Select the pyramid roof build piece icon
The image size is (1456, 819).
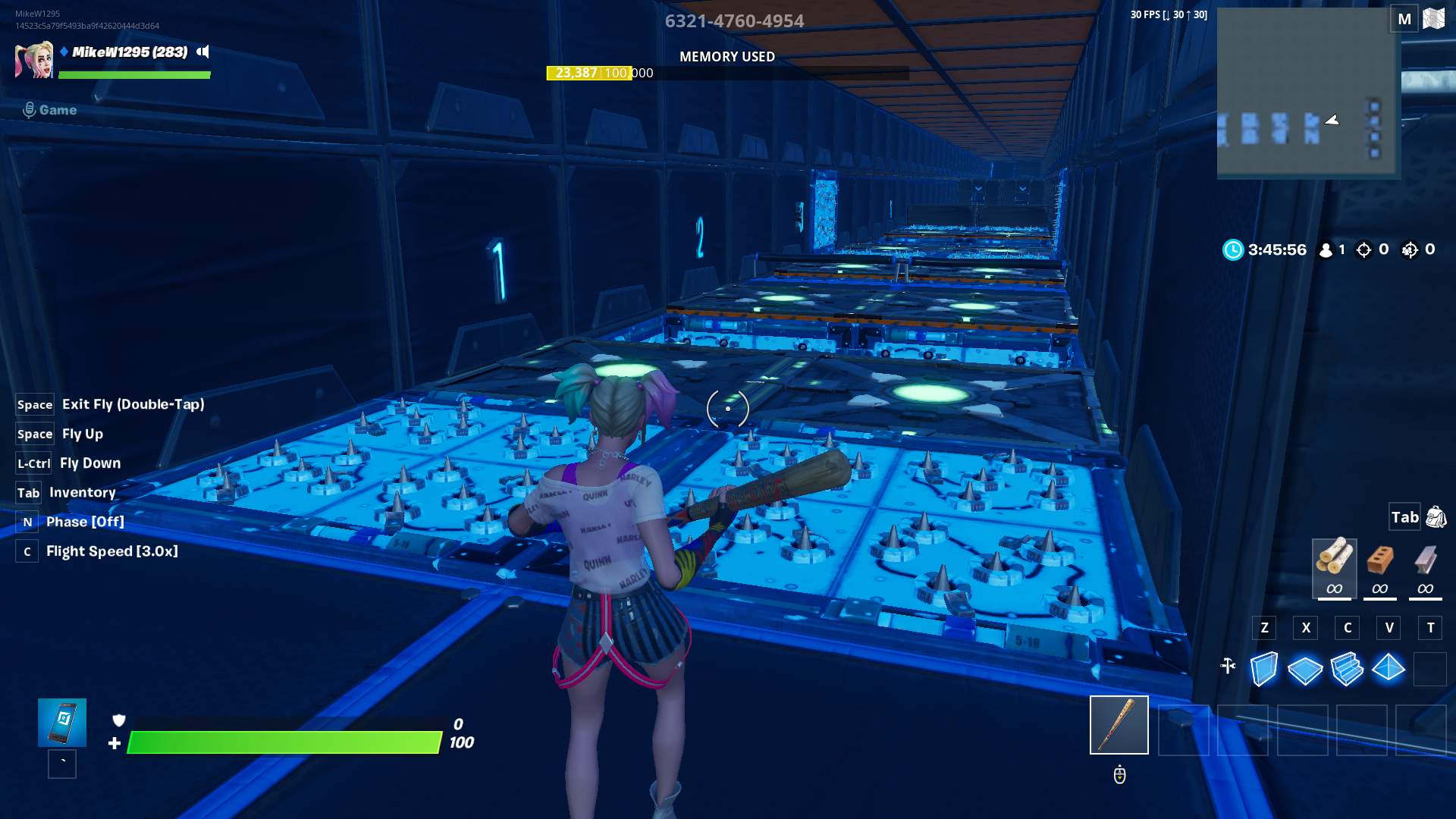(1389, 670)
